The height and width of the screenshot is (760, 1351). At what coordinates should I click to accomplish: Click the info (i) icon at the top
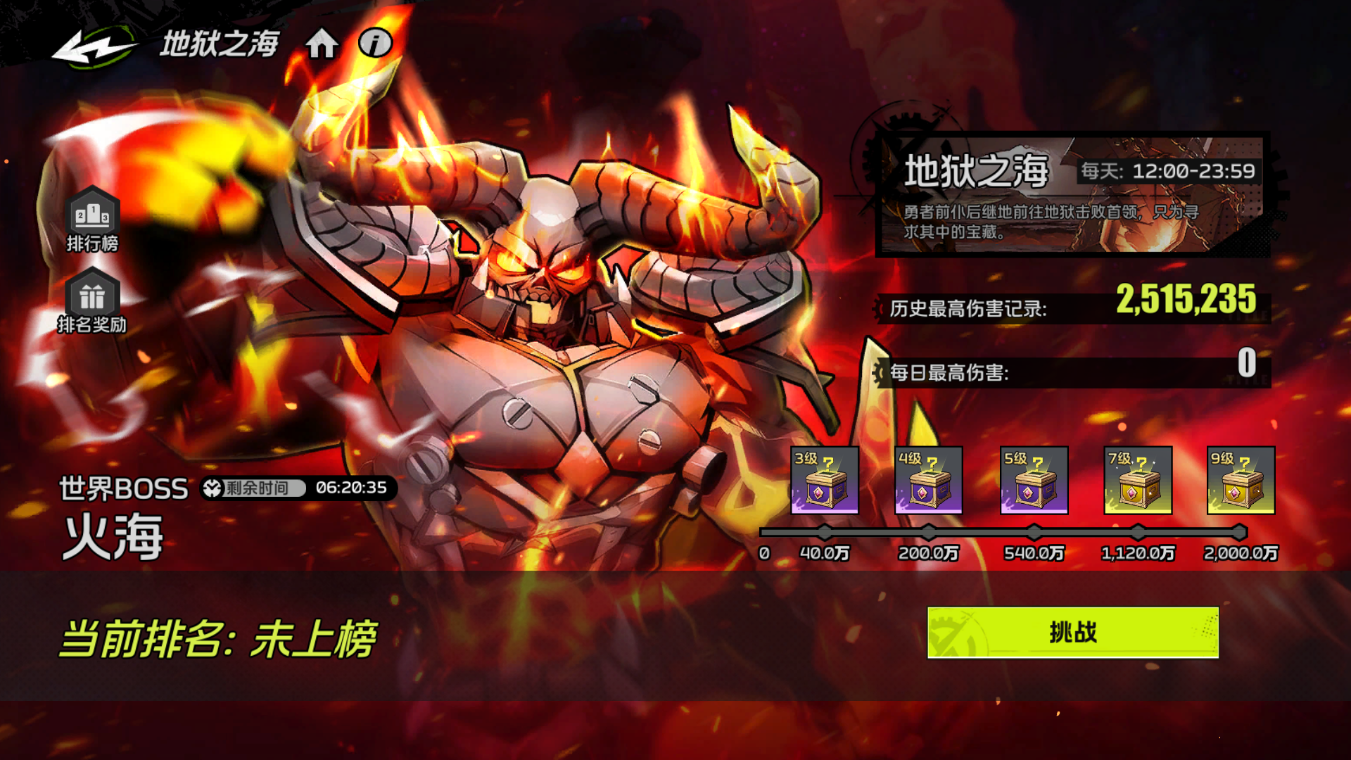click(x=374, y=45)
